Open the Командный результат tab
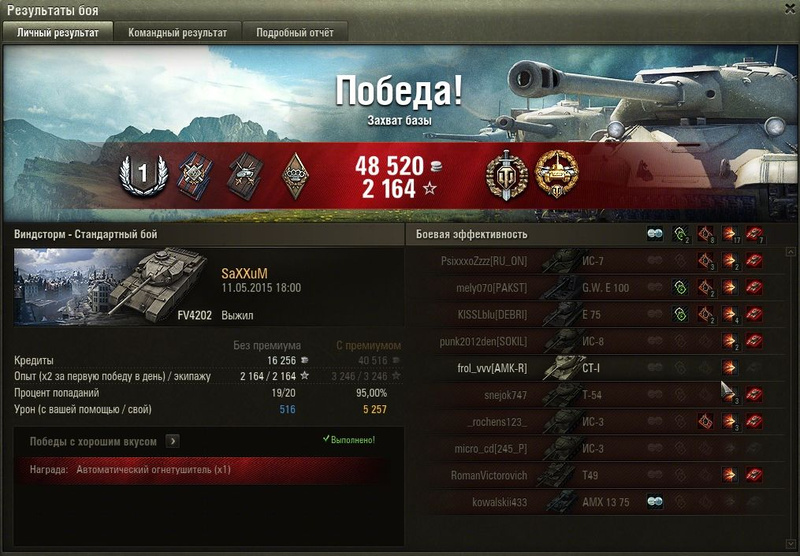 (x=177, y=32)
